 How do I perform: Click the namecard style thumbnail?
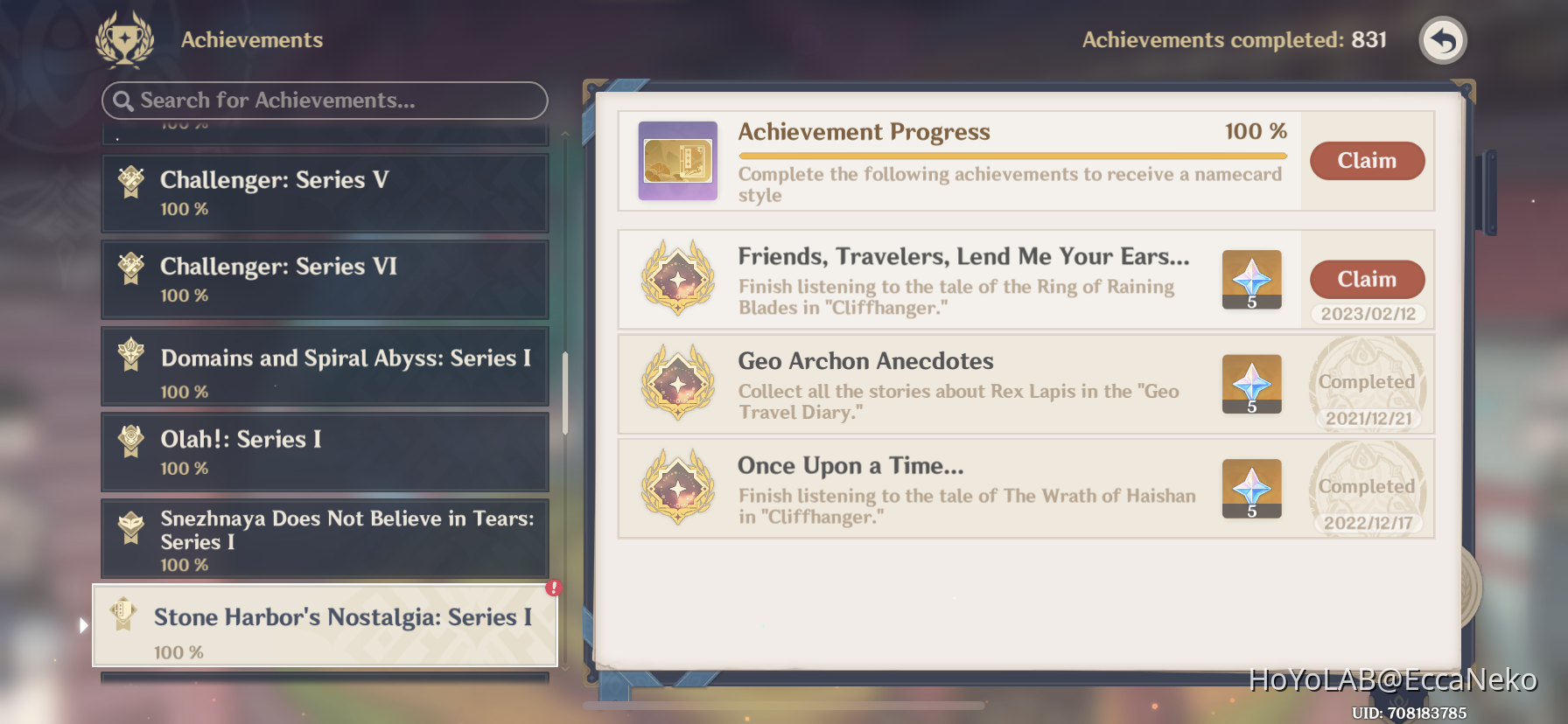(x=678, y=161)
